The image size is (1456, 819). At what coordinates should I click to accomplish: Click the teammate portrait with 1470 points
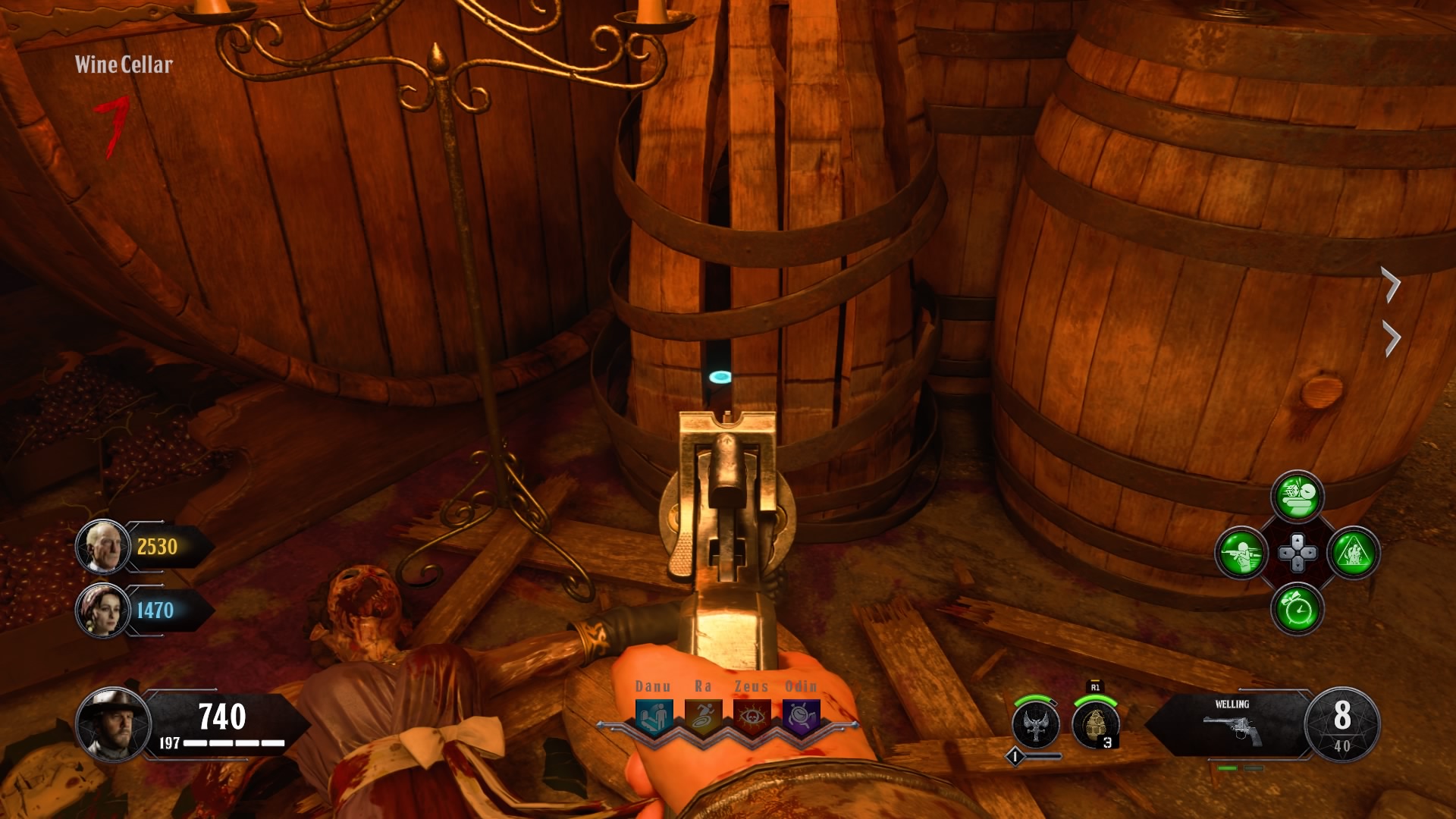pyautogui.click(x=102, y=610)
